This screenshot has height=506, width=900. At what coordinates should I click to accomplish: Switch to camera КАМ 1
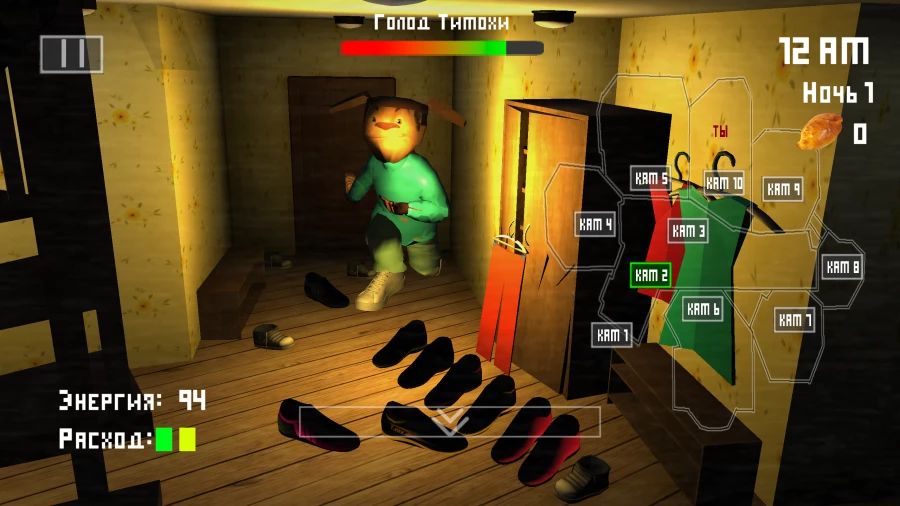pos(612,335)
